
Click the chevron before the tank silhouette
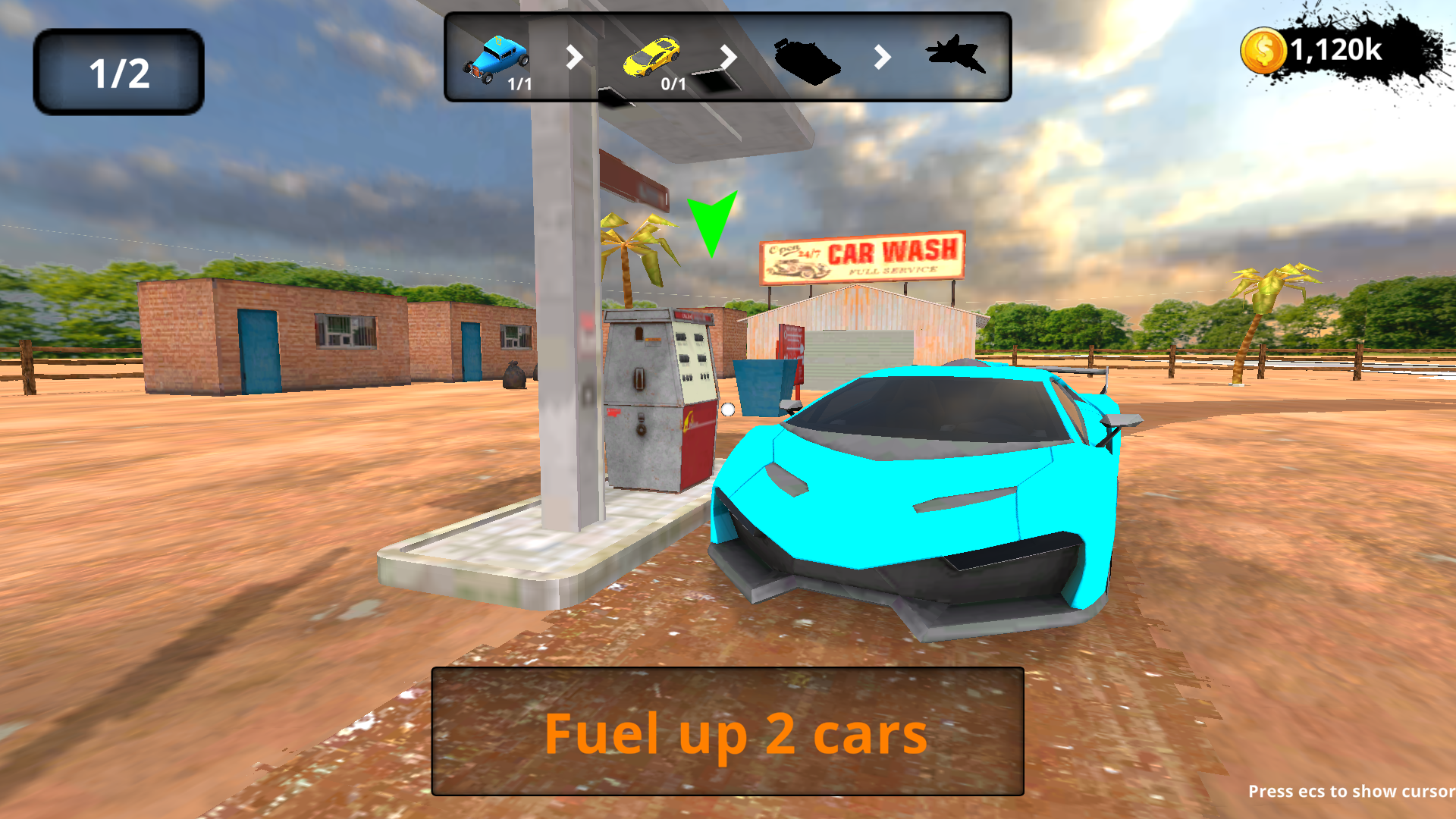coord(727,58)
